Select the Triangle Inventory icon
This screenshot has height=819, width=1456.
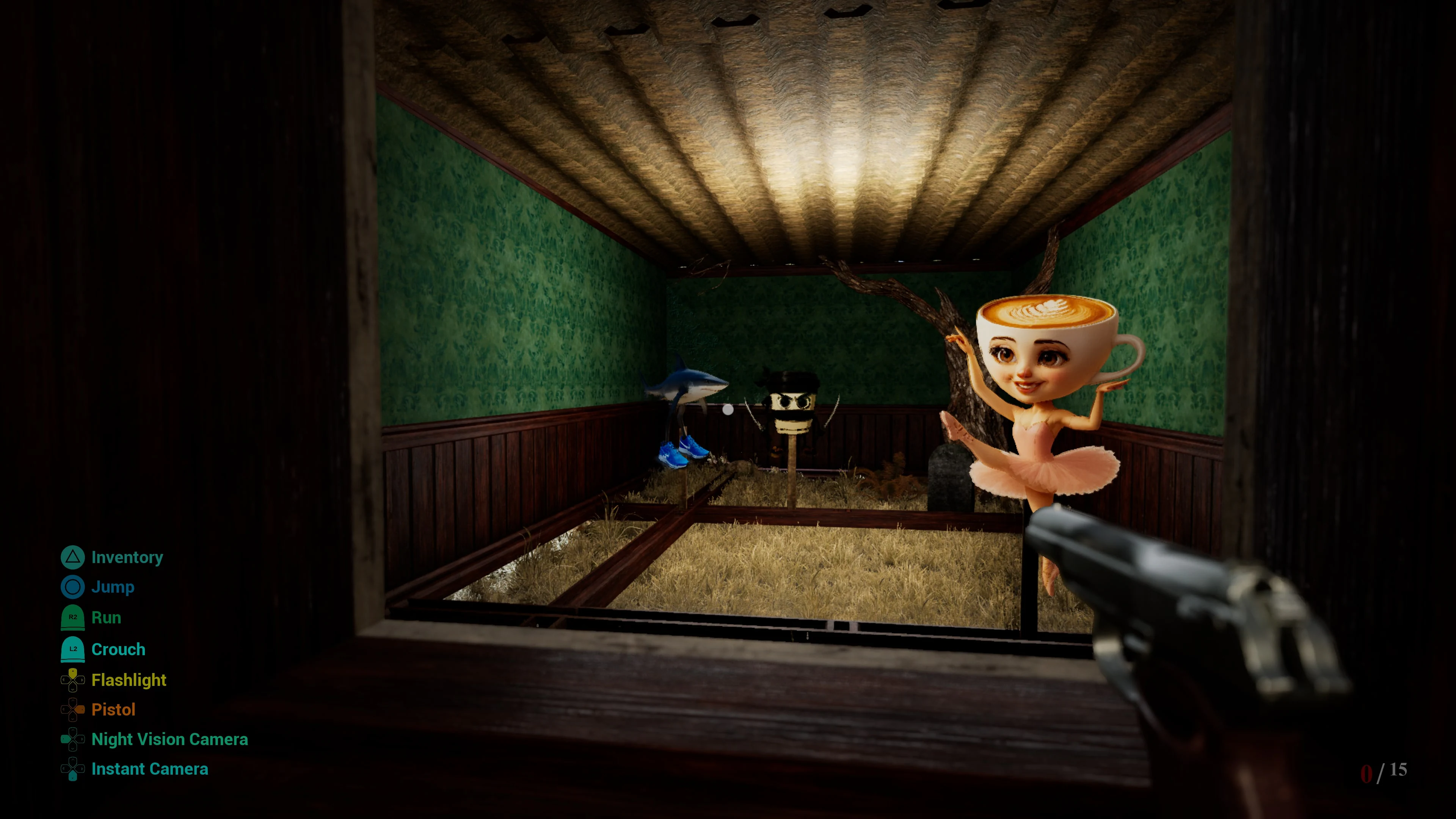coord(72,557)
